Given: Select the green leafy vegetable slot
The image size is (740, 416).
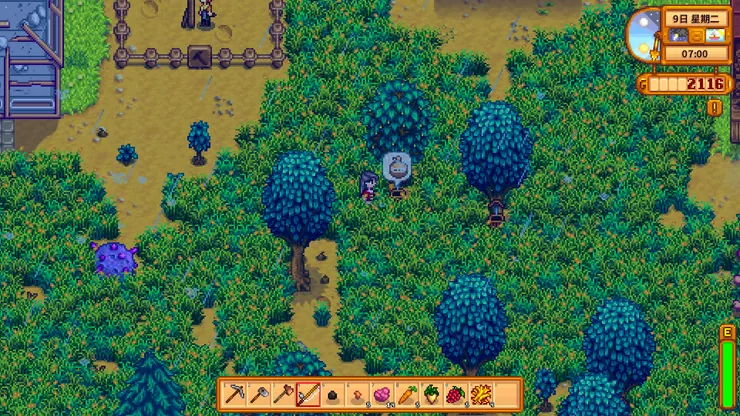Looking at the screenshot, I should tap(431, 394).
